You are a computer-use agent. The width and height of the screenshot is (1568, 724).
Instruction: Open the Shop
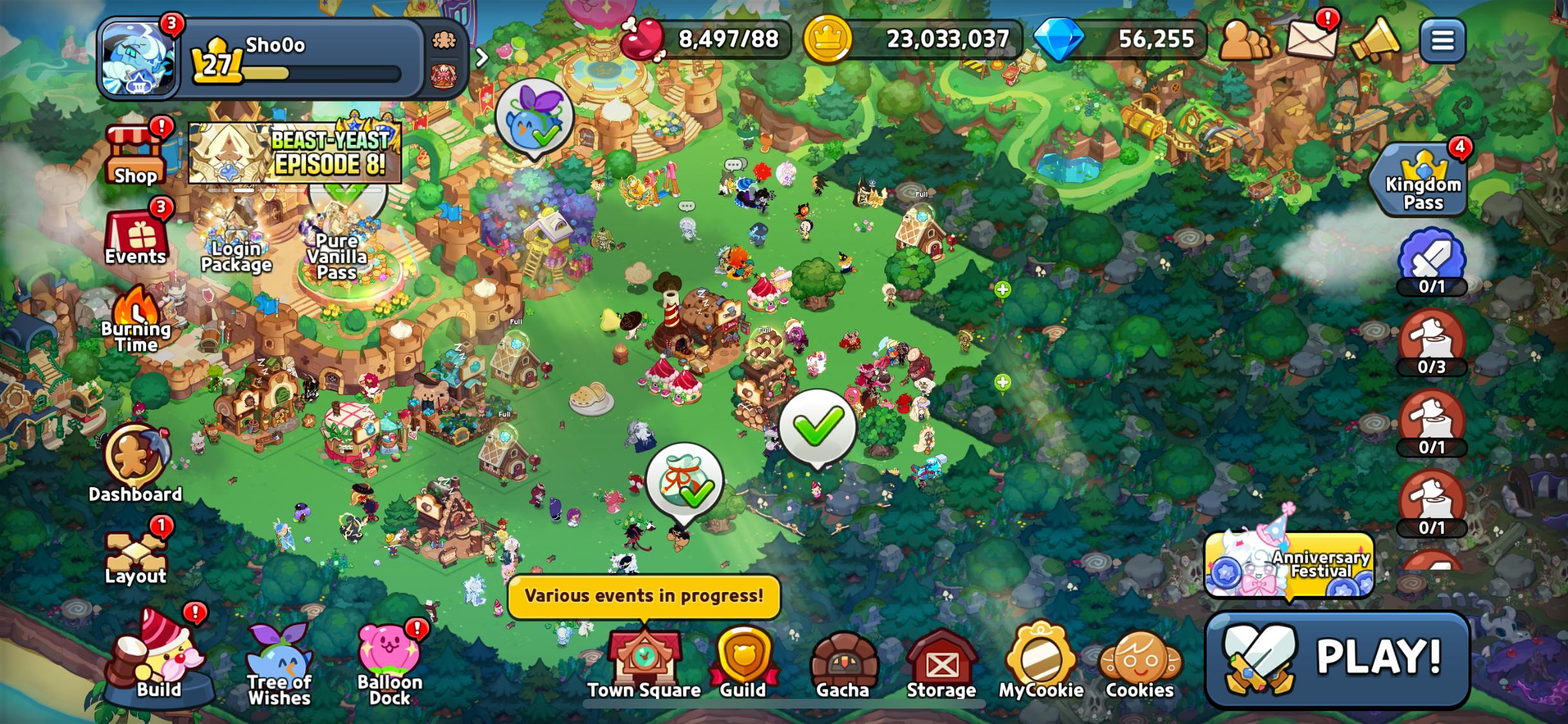coord(135,154)
